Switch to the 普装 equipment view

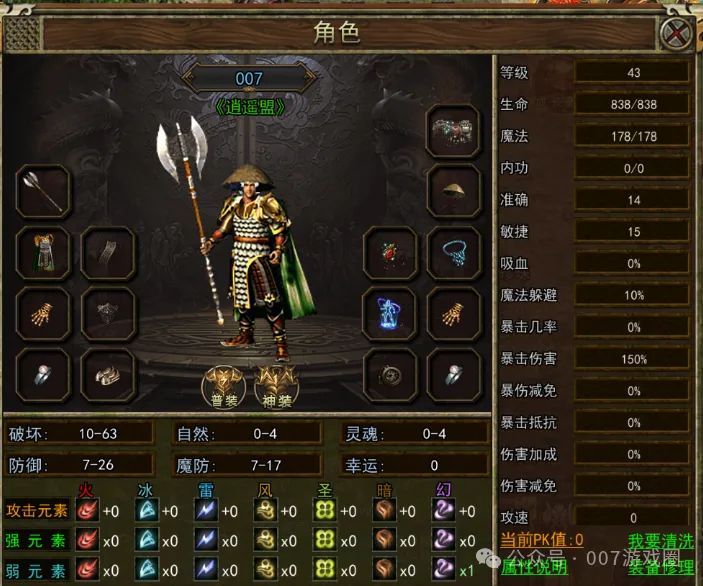point(222,383)
